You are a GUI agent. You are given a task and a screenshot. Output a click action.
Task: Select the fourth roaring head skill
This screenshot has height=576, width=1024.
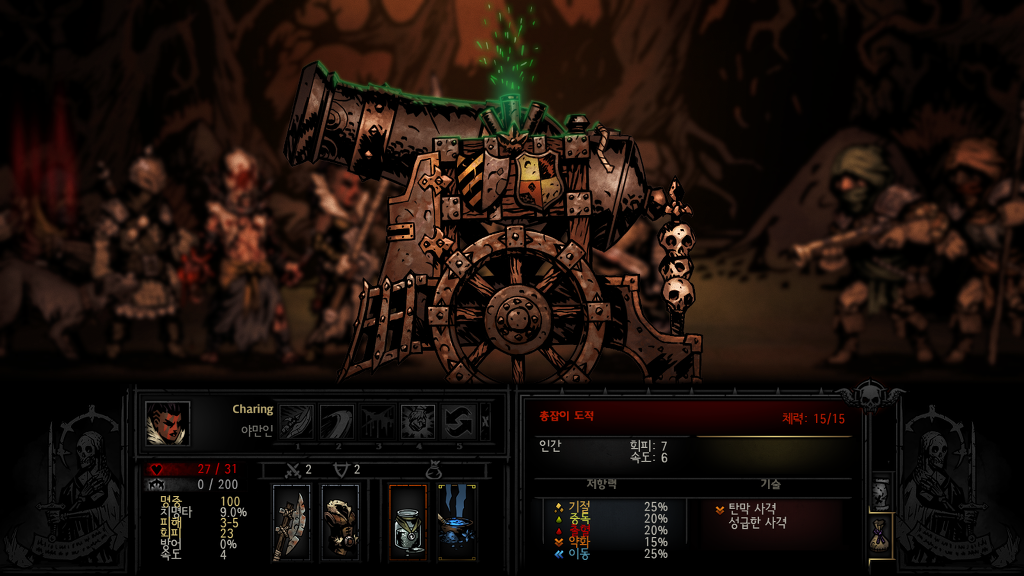coord(417,422)
